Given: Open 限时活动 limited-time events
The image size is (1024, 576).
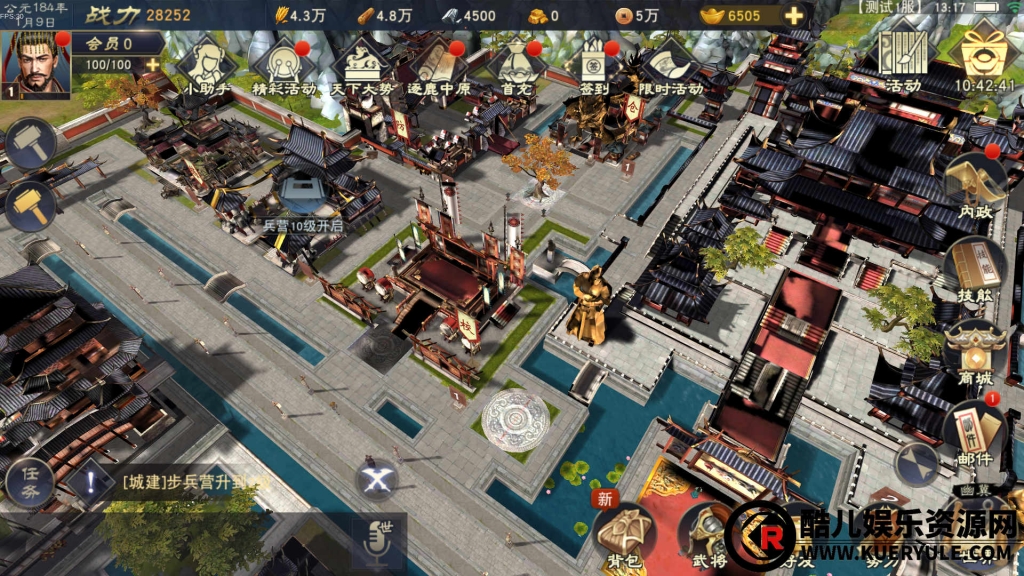Looking at the screenshot, I should (x=669, y=65).
